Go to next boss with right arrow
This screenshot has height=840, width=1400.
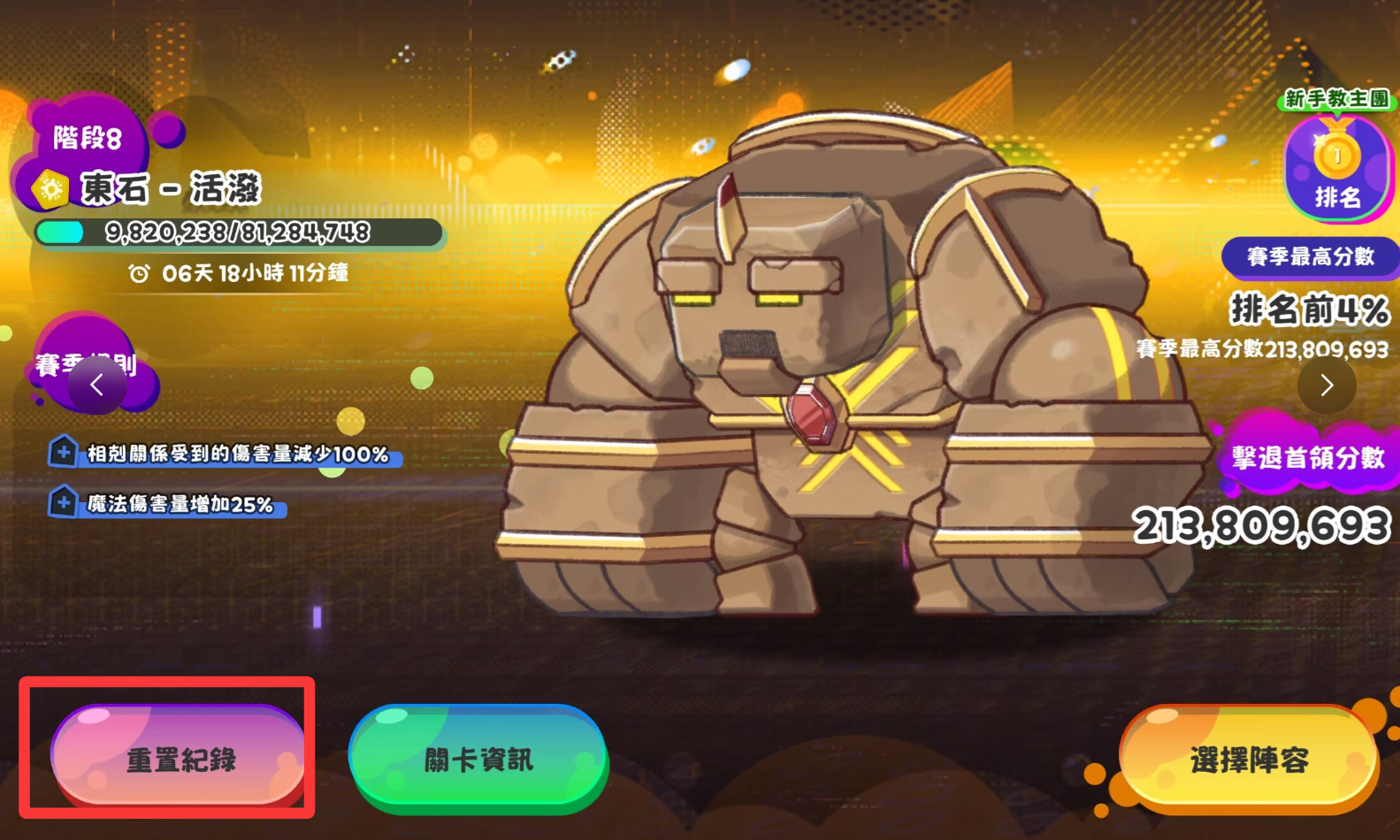(x=1326, y=385)
